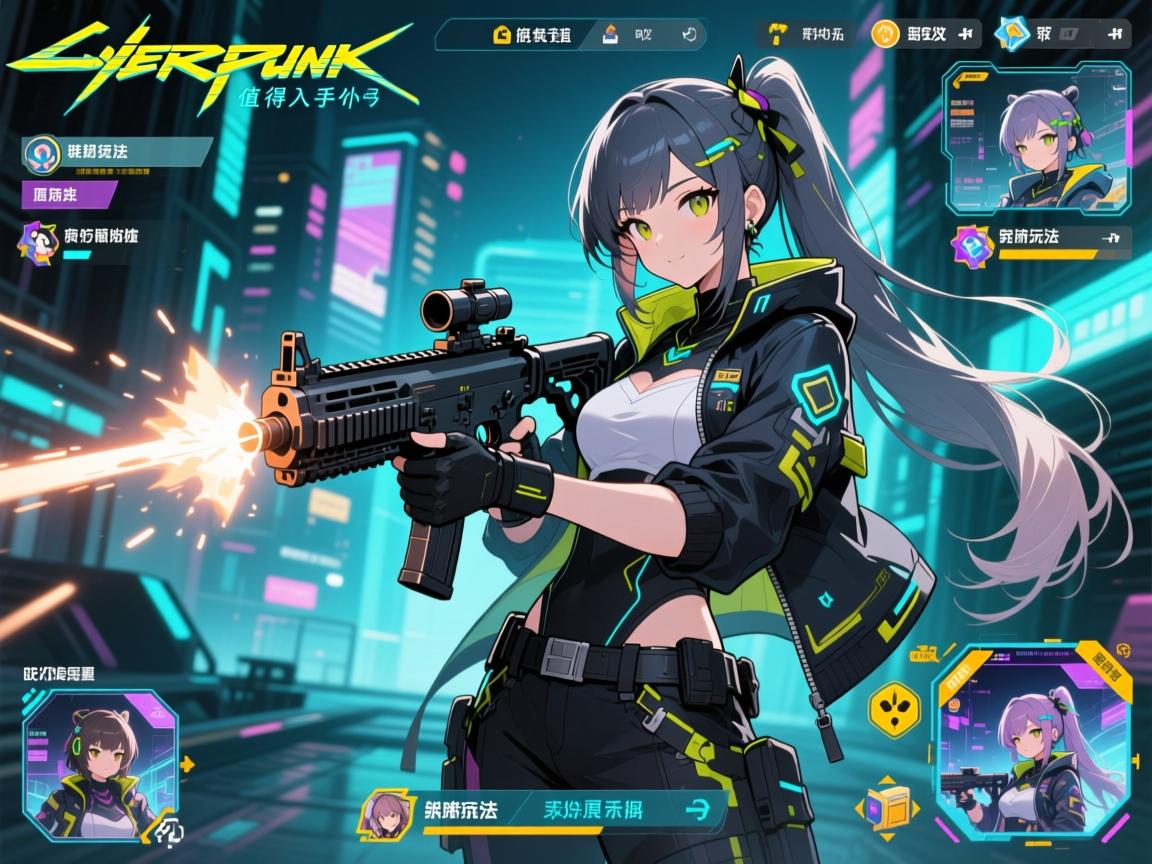Switch to the purple banner tab

64,193
